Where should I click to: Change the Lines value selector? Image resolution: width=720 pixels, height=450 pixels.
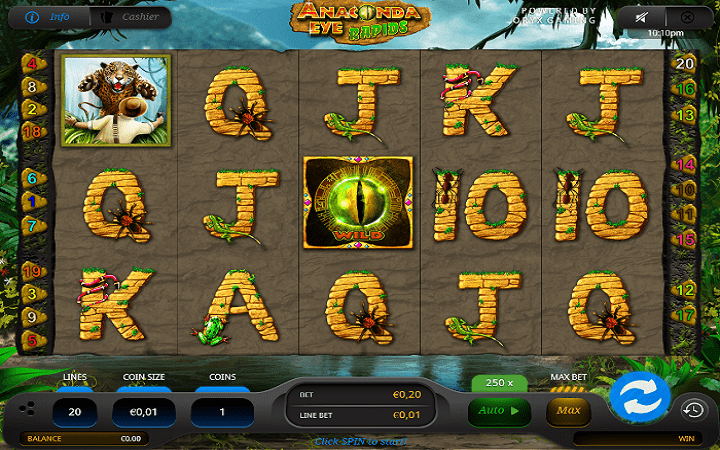[x=74, y=411]
